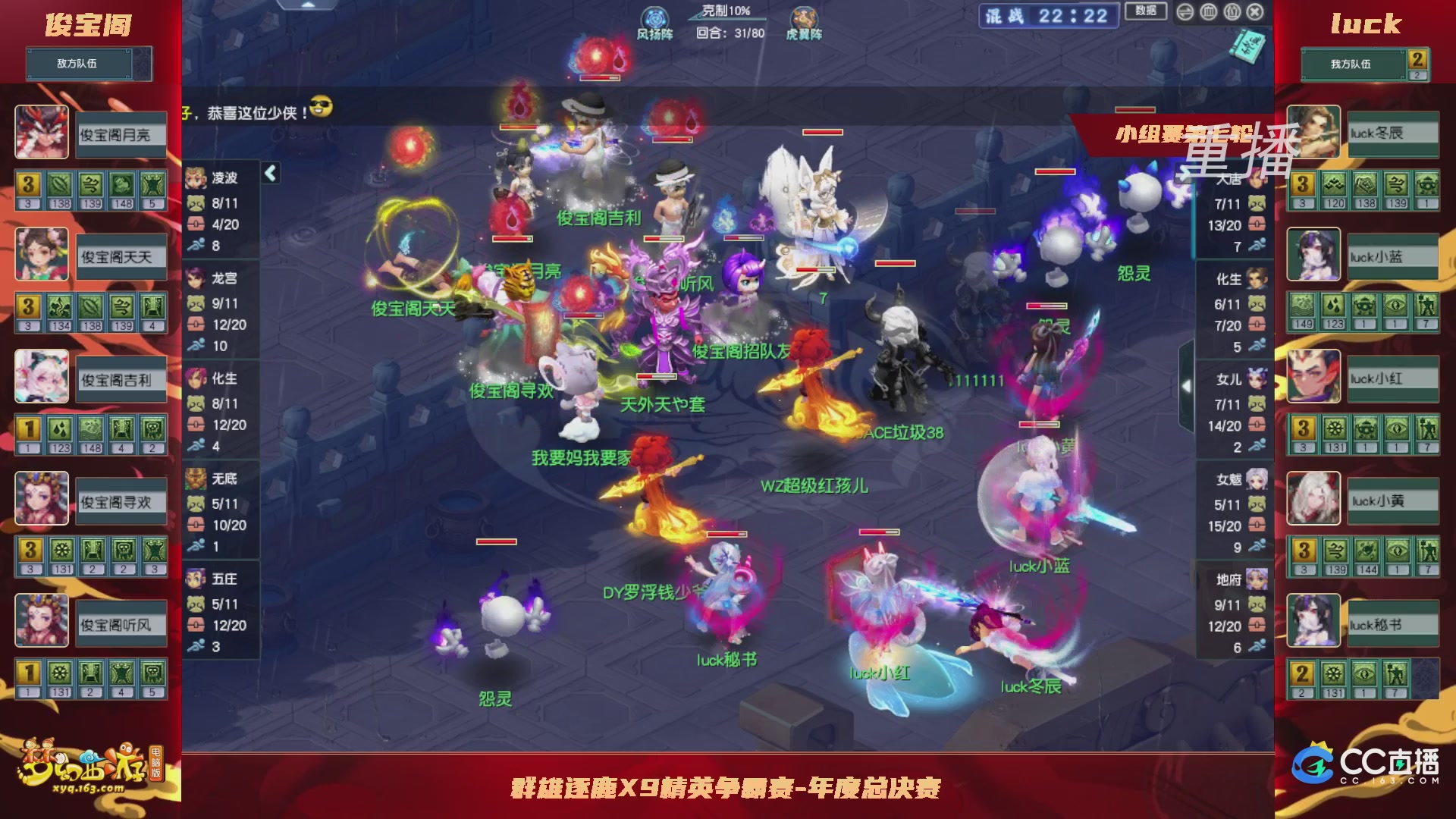Select the 风扬阵 formation icon
Viewport: 1456px width, 819px height.
click(x=655, y=17)
